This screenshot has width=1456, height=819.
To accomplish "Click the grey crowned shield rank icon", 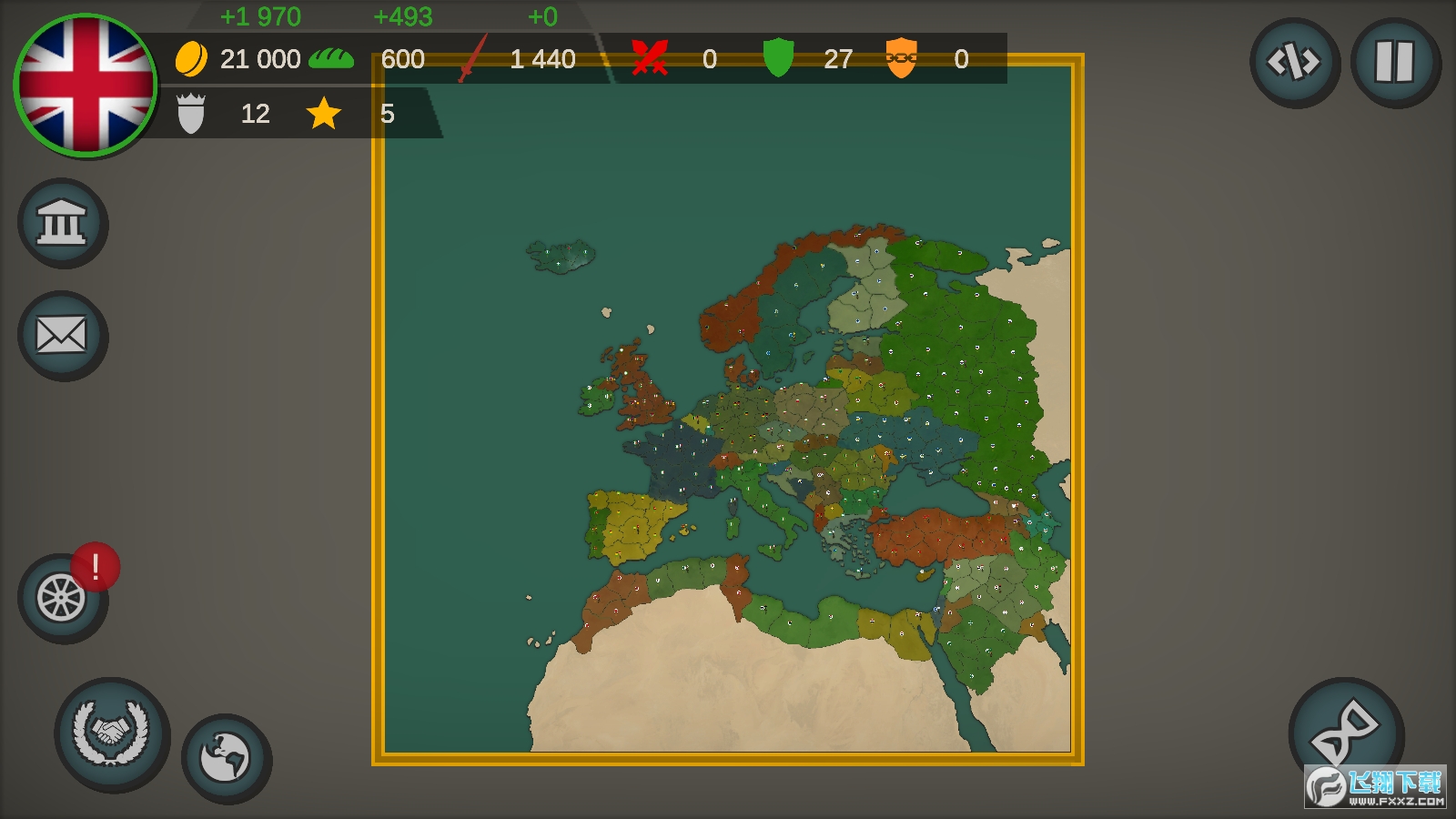I will 191,114.
